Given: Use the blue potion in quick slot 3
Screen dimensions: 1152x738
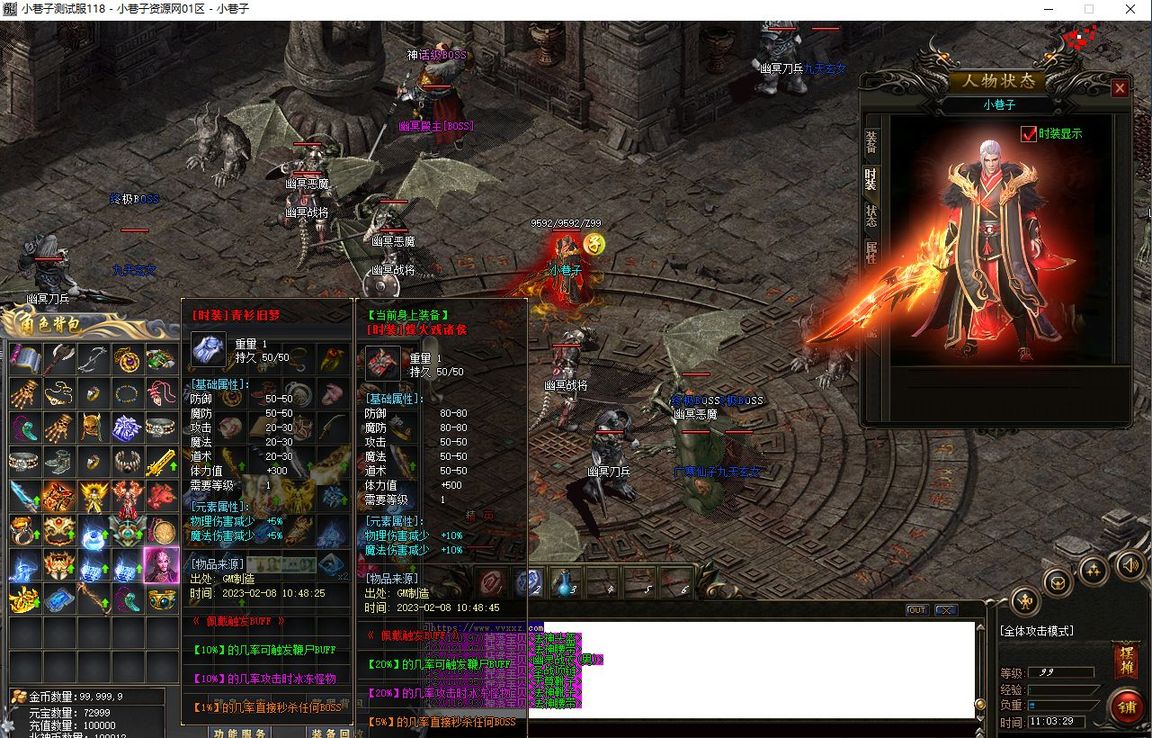Looking at the screenshot, I should pyautogui.click(x=565, y=583).
